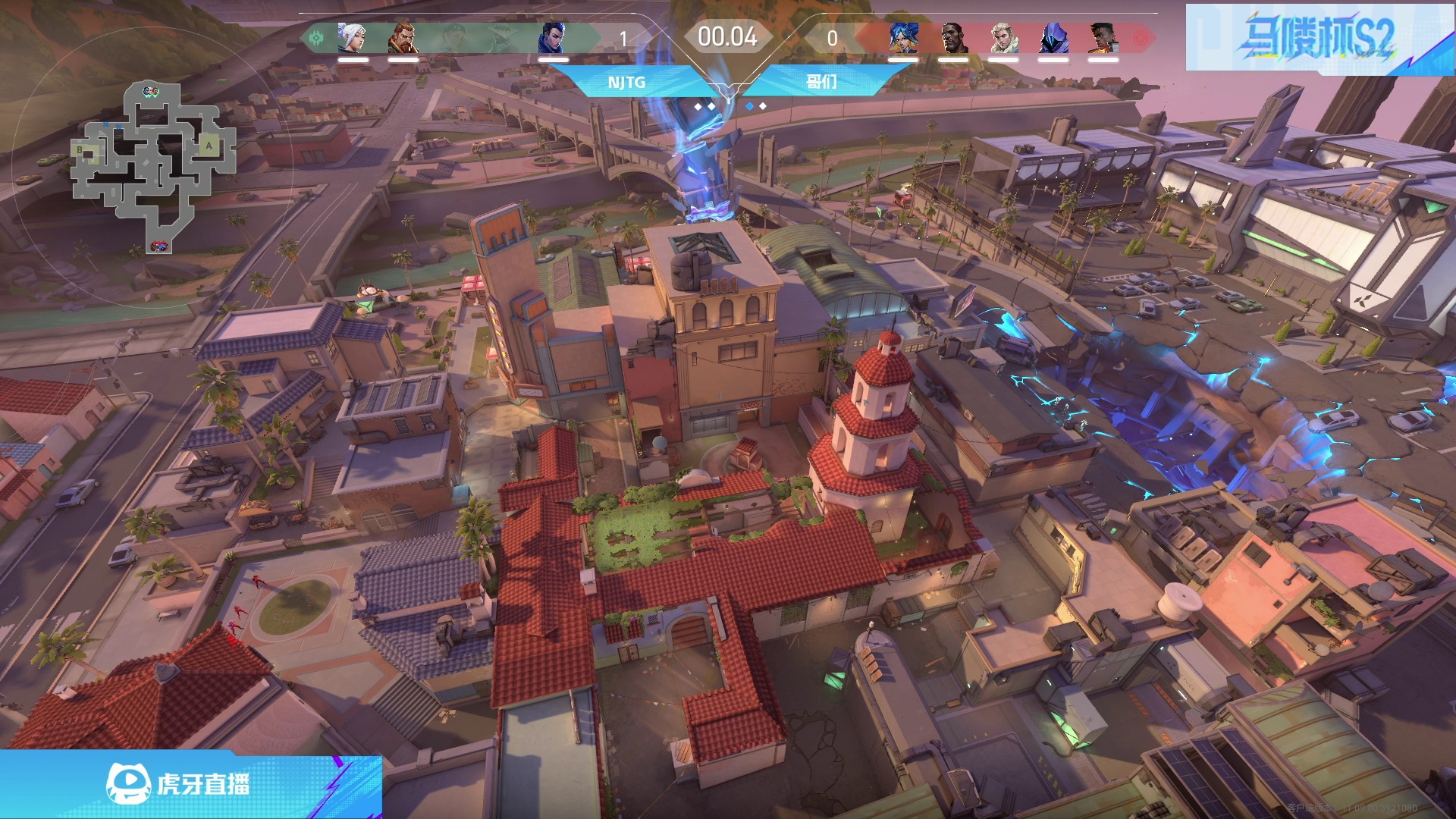This screenshot has height=819, width=1456.
Task: Pick the blond agent portrait on red team
Action: coord(1003,38)
